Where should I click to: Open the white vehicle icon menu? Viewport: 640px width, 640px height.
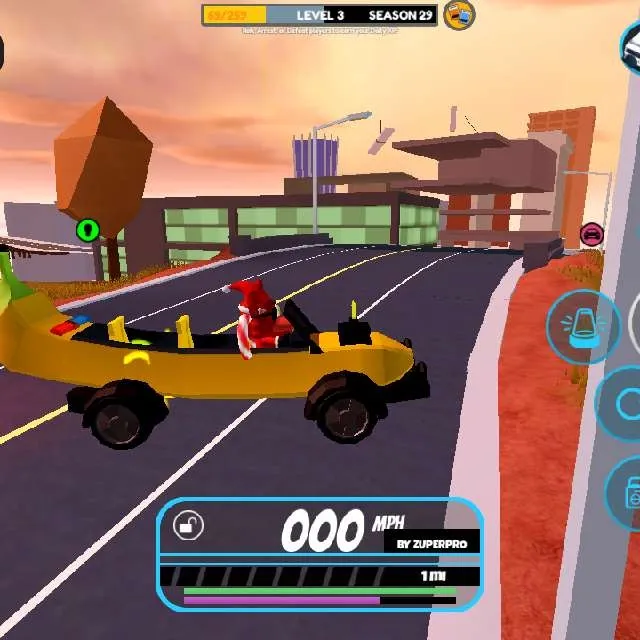coord(631,45)
